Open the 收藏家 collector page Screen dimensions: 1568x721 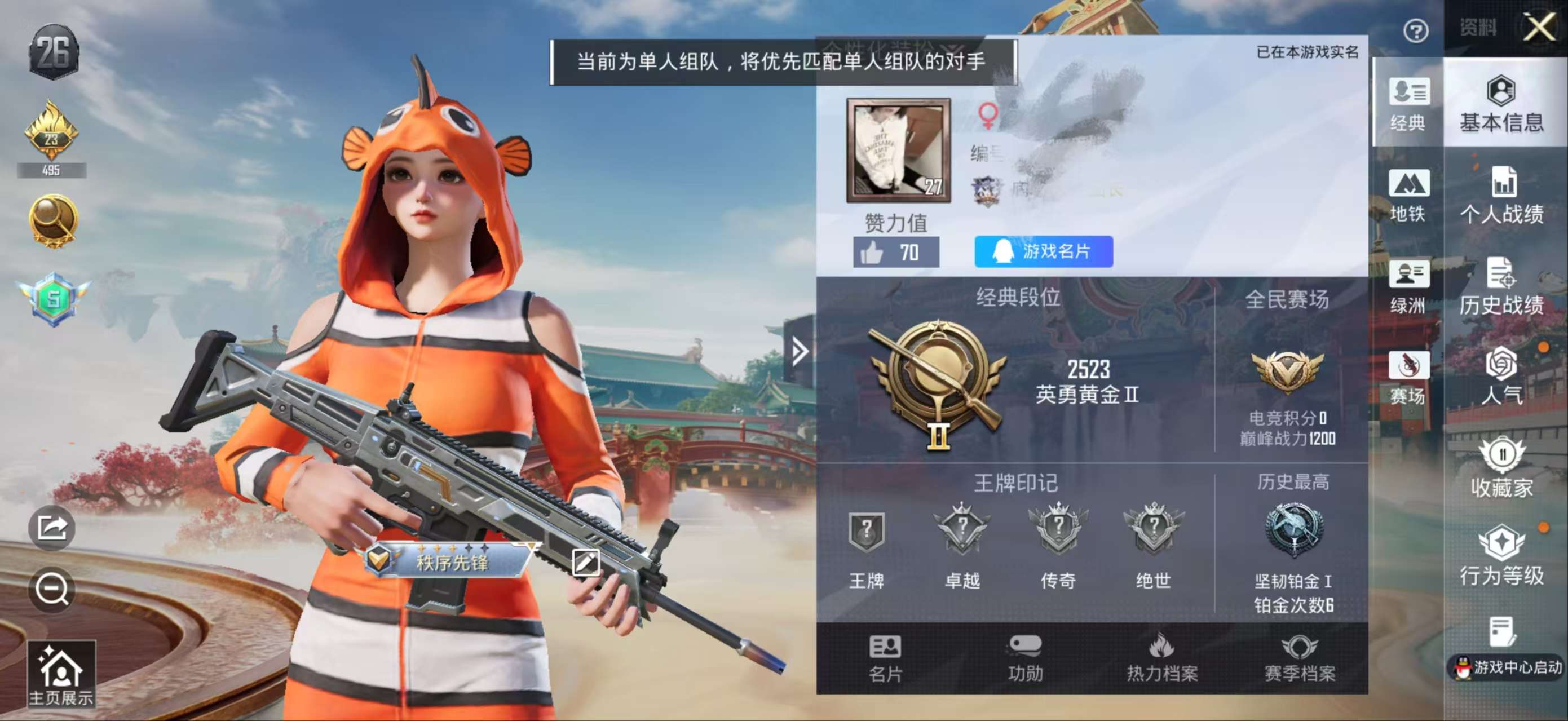1504,466
